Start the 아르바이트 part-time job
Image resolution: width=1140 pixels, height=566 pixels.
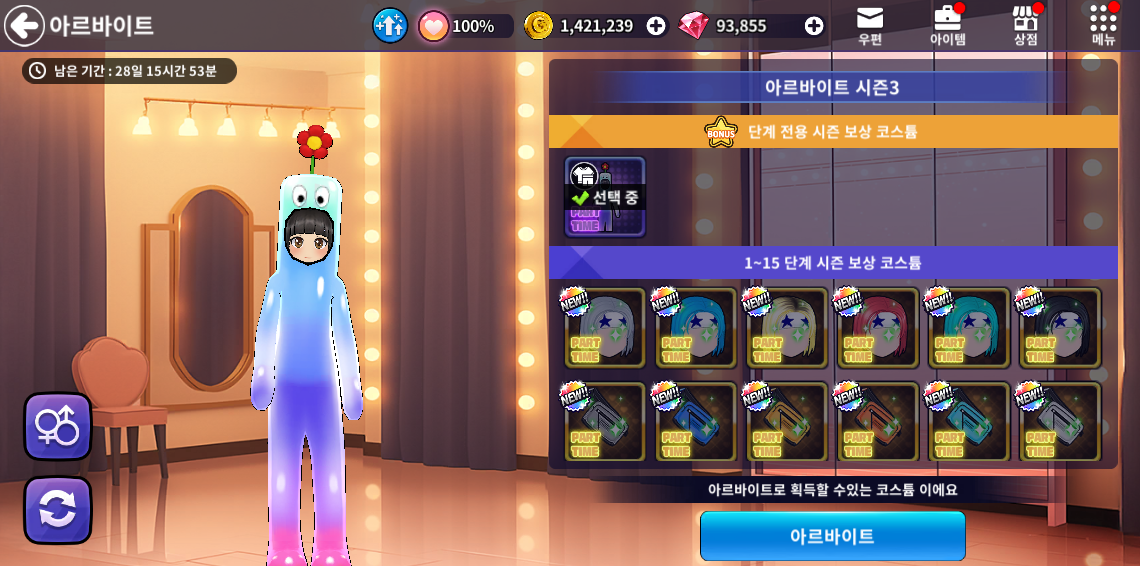(832, 536)
